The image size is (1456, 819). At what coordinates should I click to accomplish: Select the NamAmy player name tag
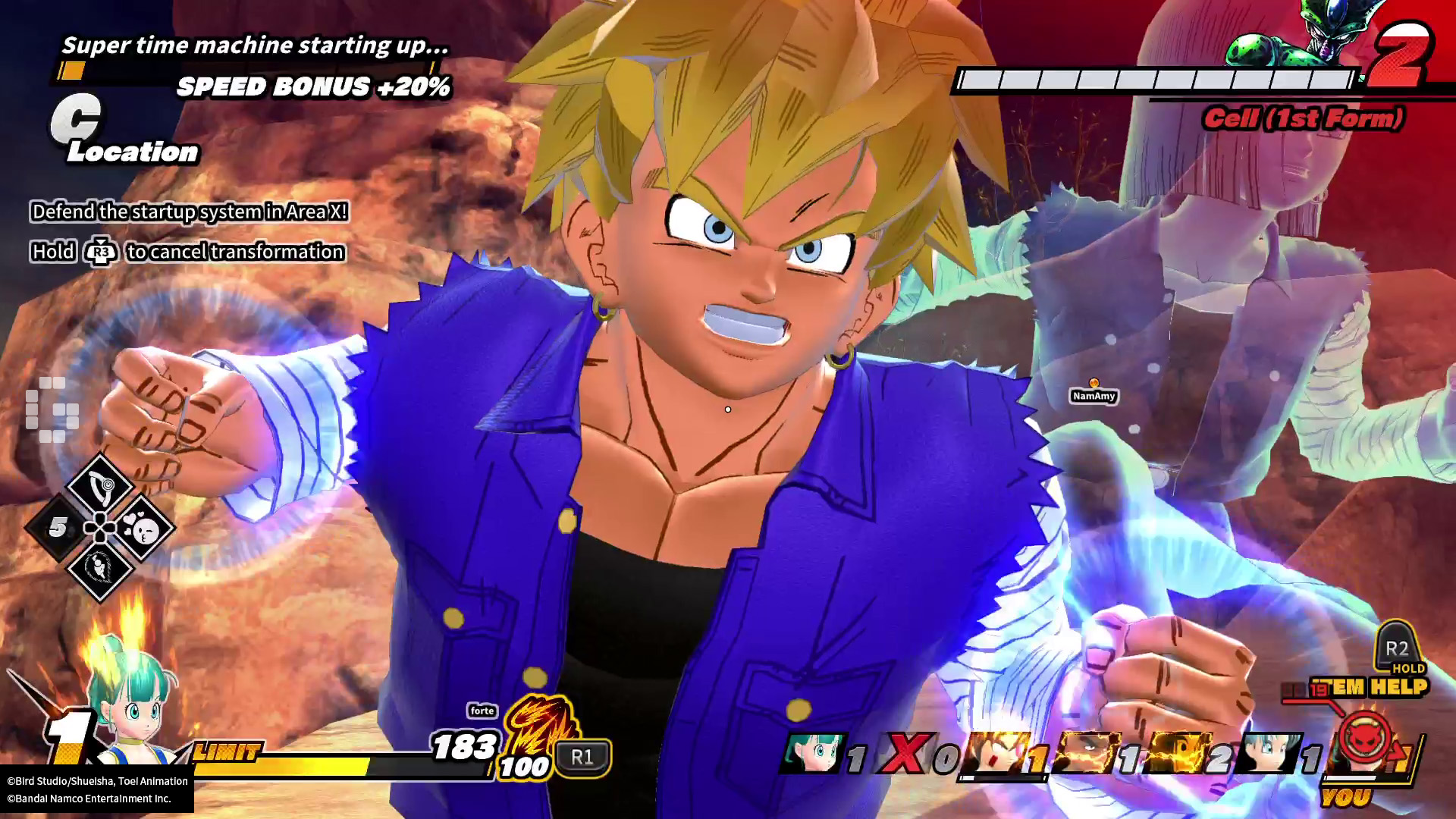click(1094, 396)
